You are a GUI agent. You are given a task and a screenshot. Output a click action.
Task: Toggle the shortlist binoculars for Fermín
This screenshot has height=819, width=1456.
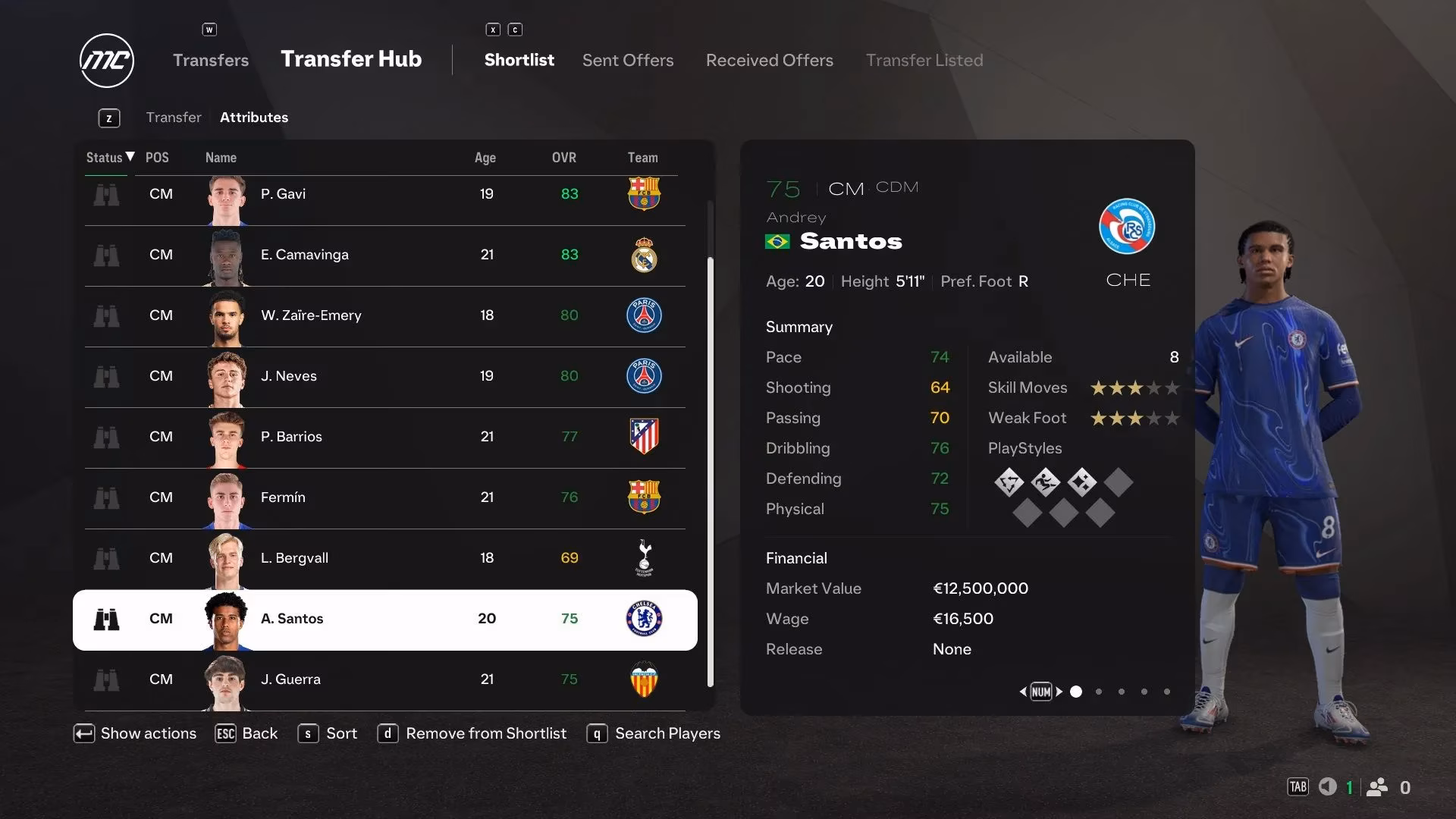pyautogui.click(x=108, y=498)
